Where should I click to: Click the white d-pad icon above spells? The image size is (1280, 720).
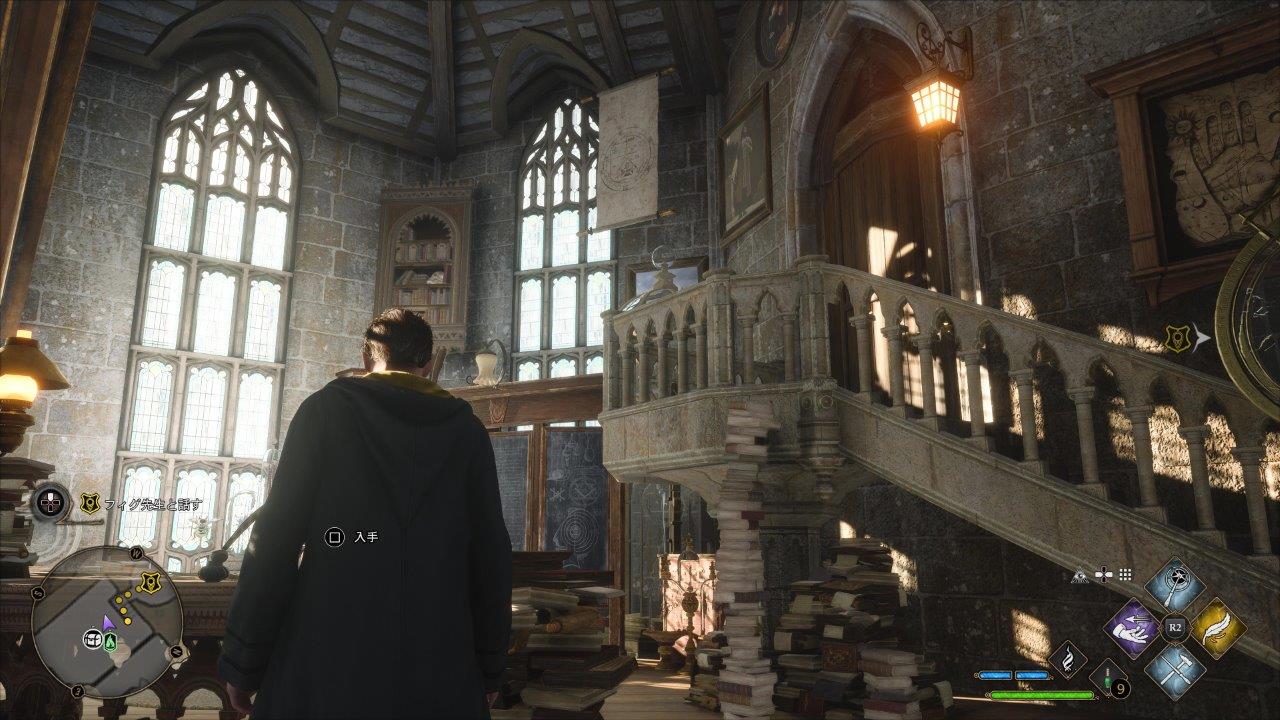pos(1103,575)
